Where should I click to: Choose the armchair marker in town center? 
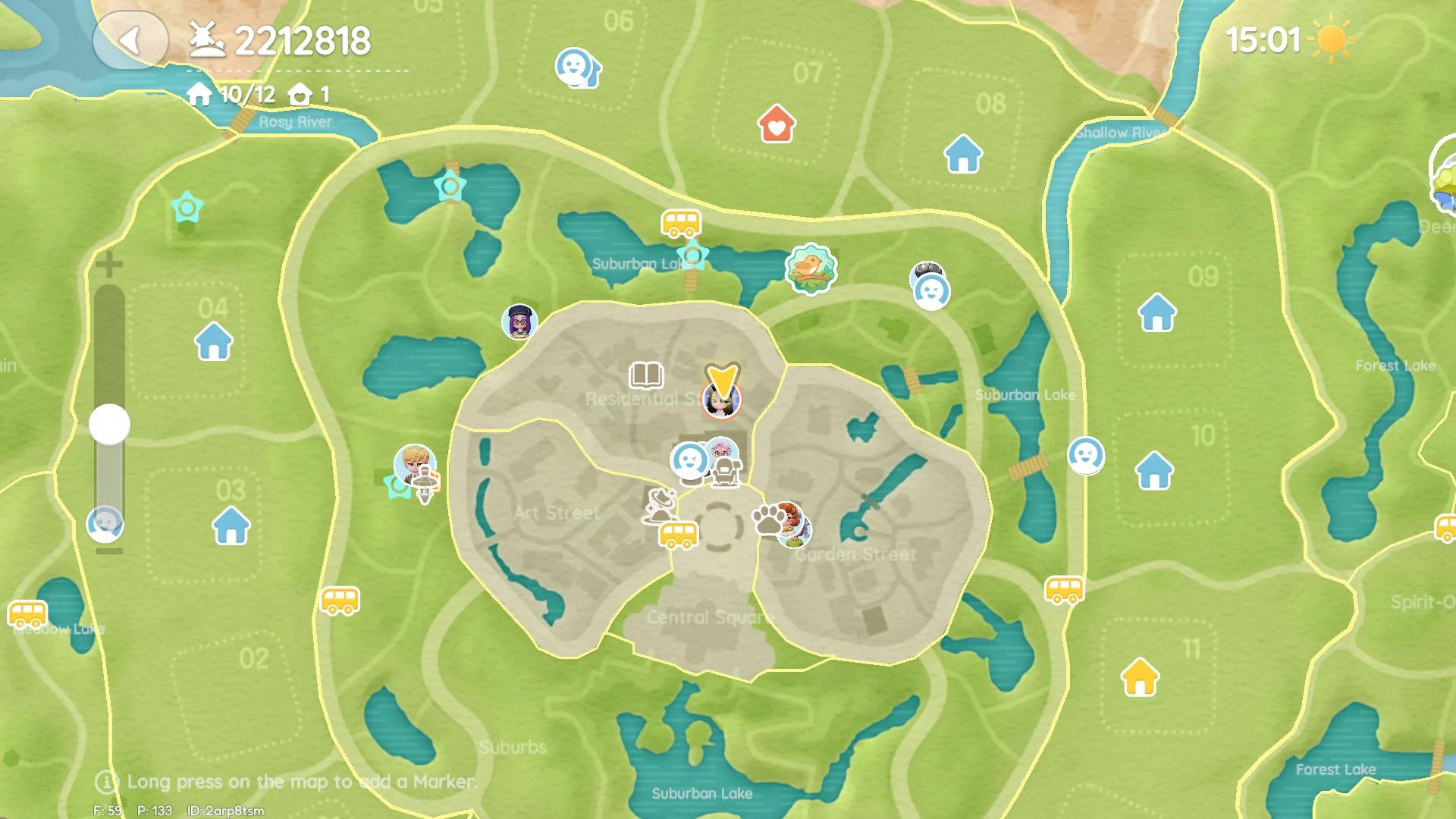(x=726, y=473)
